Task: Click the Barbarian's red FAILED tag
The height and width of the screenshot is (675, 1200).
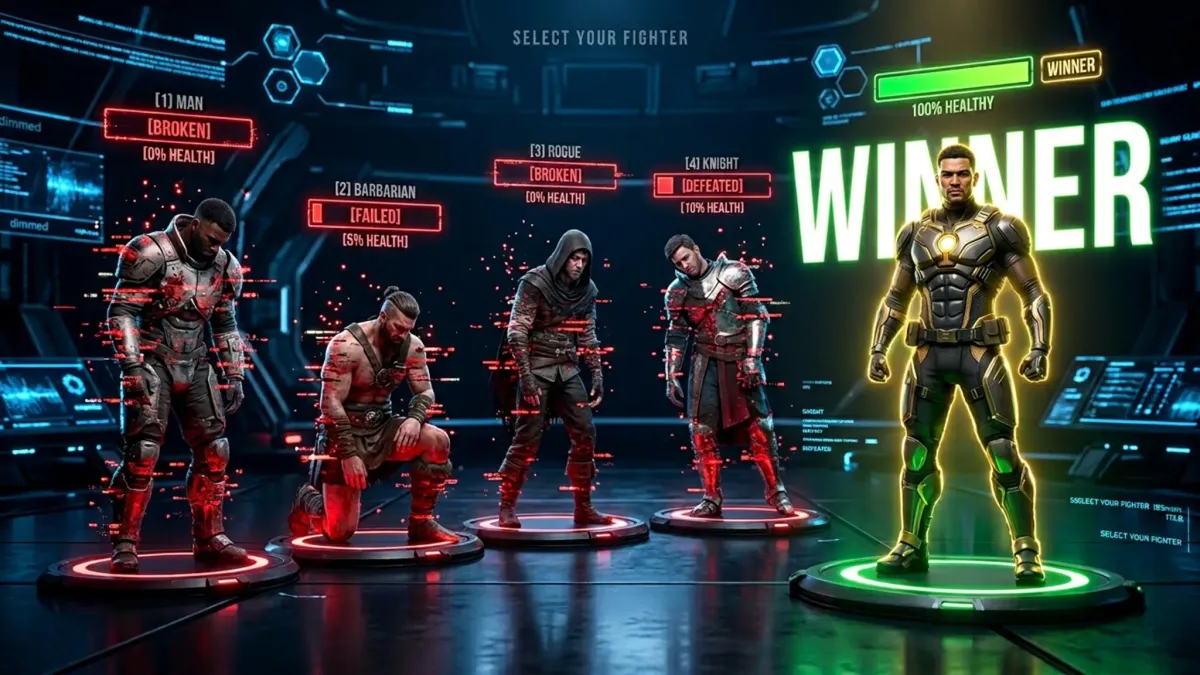Action: [374, 215]
